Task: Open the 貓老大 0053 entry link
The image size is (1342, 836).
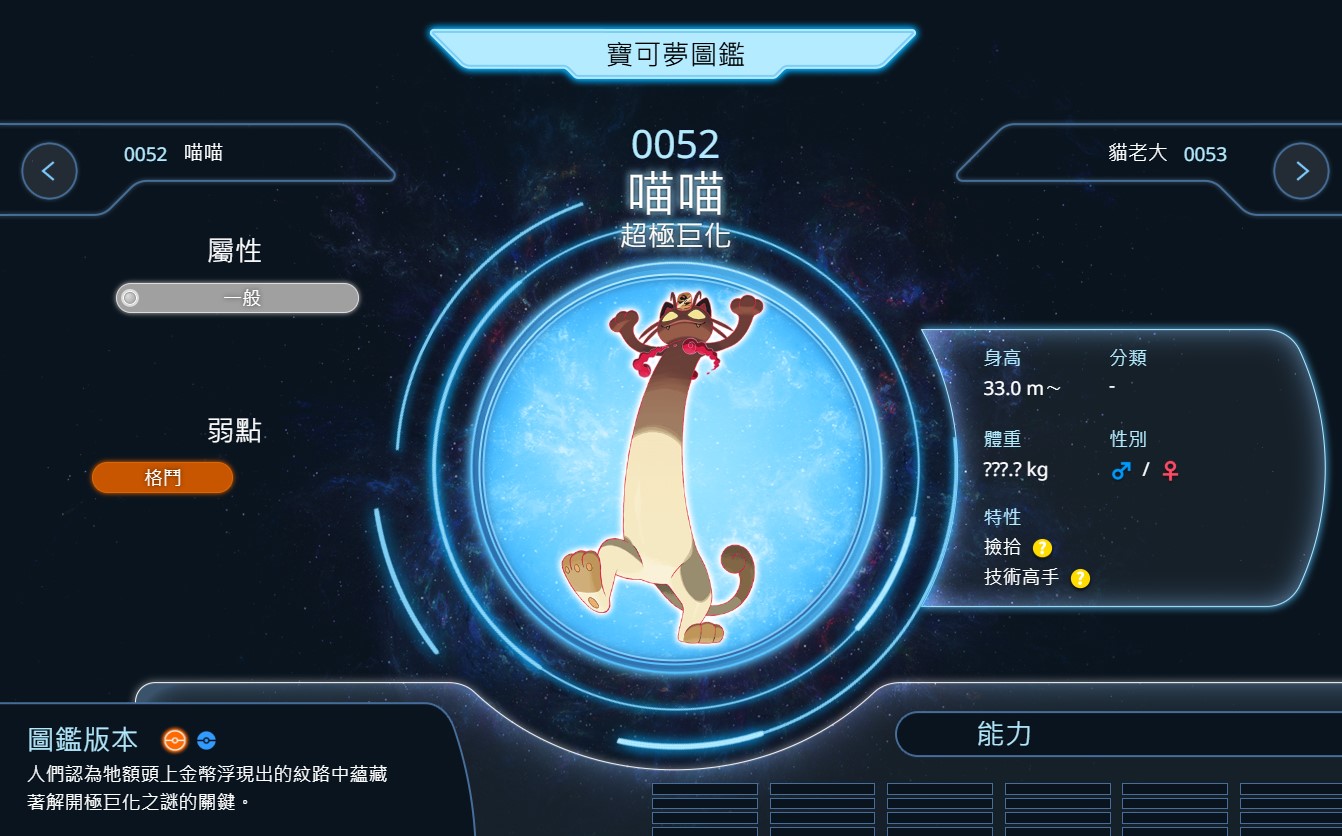Action: click(1167, 154)
